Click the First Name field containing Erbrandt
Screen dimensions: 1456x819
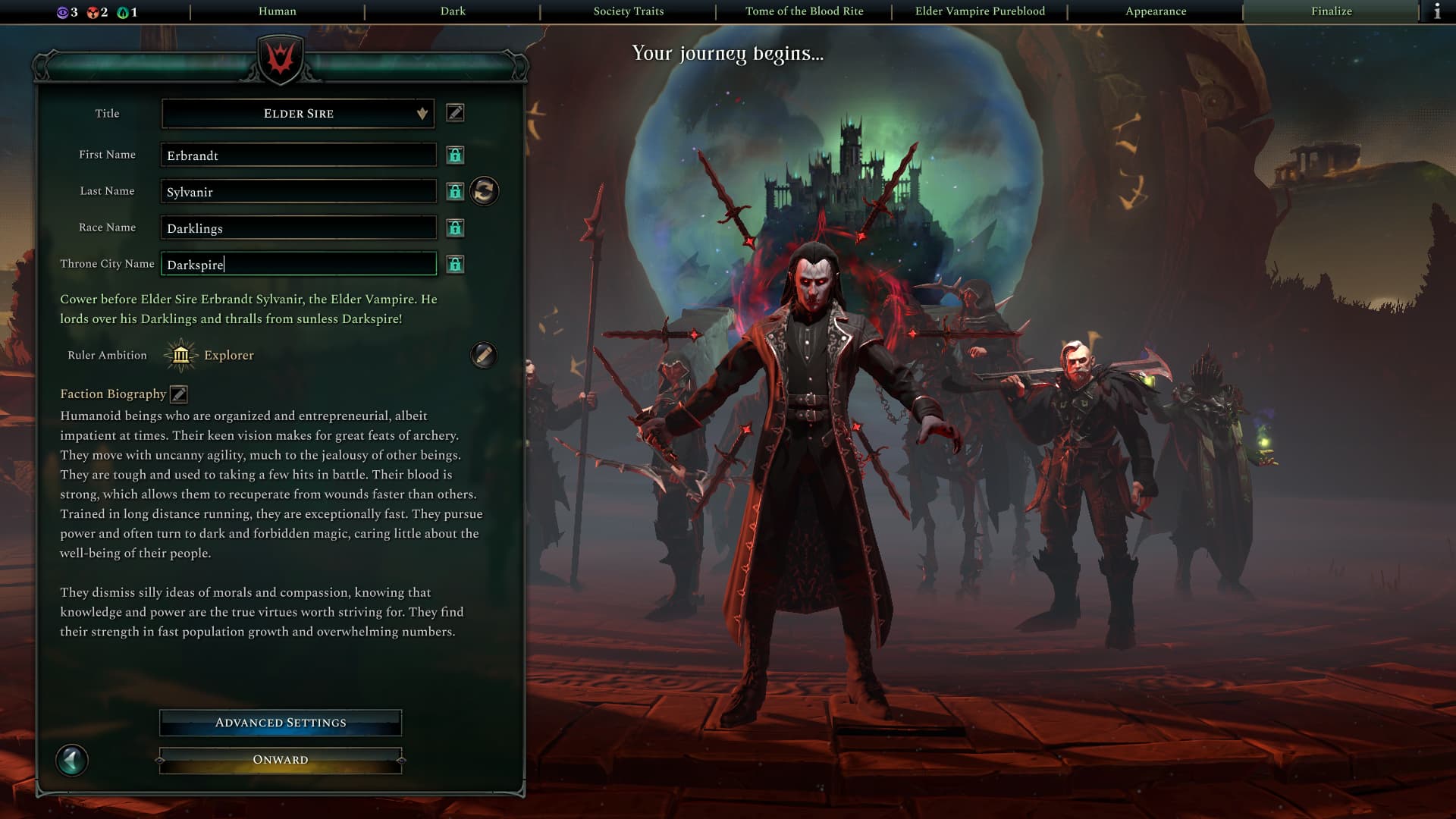(298, 155)
